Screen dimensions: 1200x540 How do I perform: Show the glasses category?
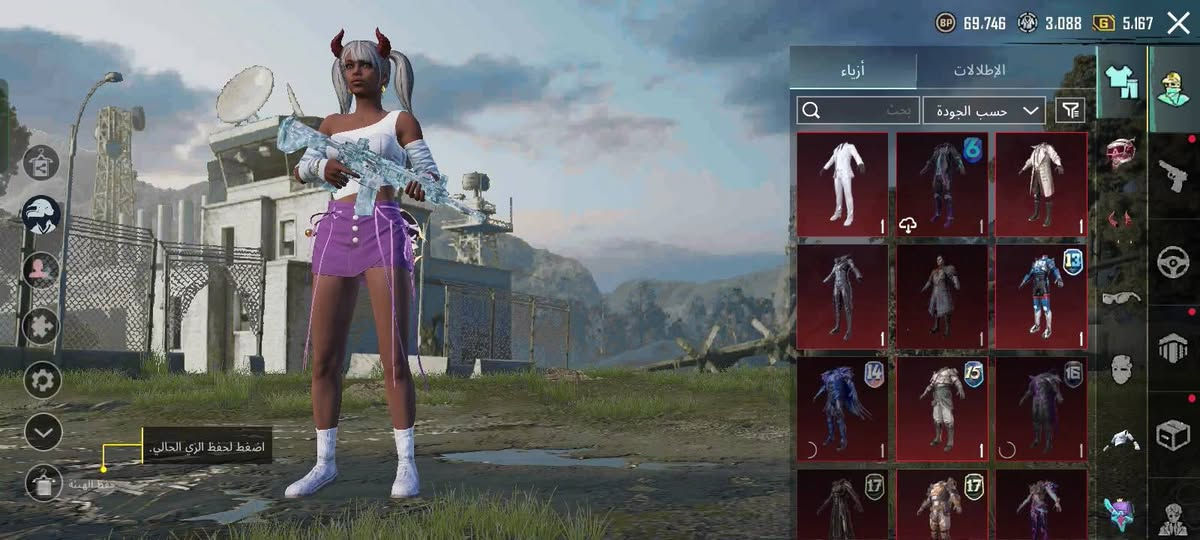click(1122, 297)
